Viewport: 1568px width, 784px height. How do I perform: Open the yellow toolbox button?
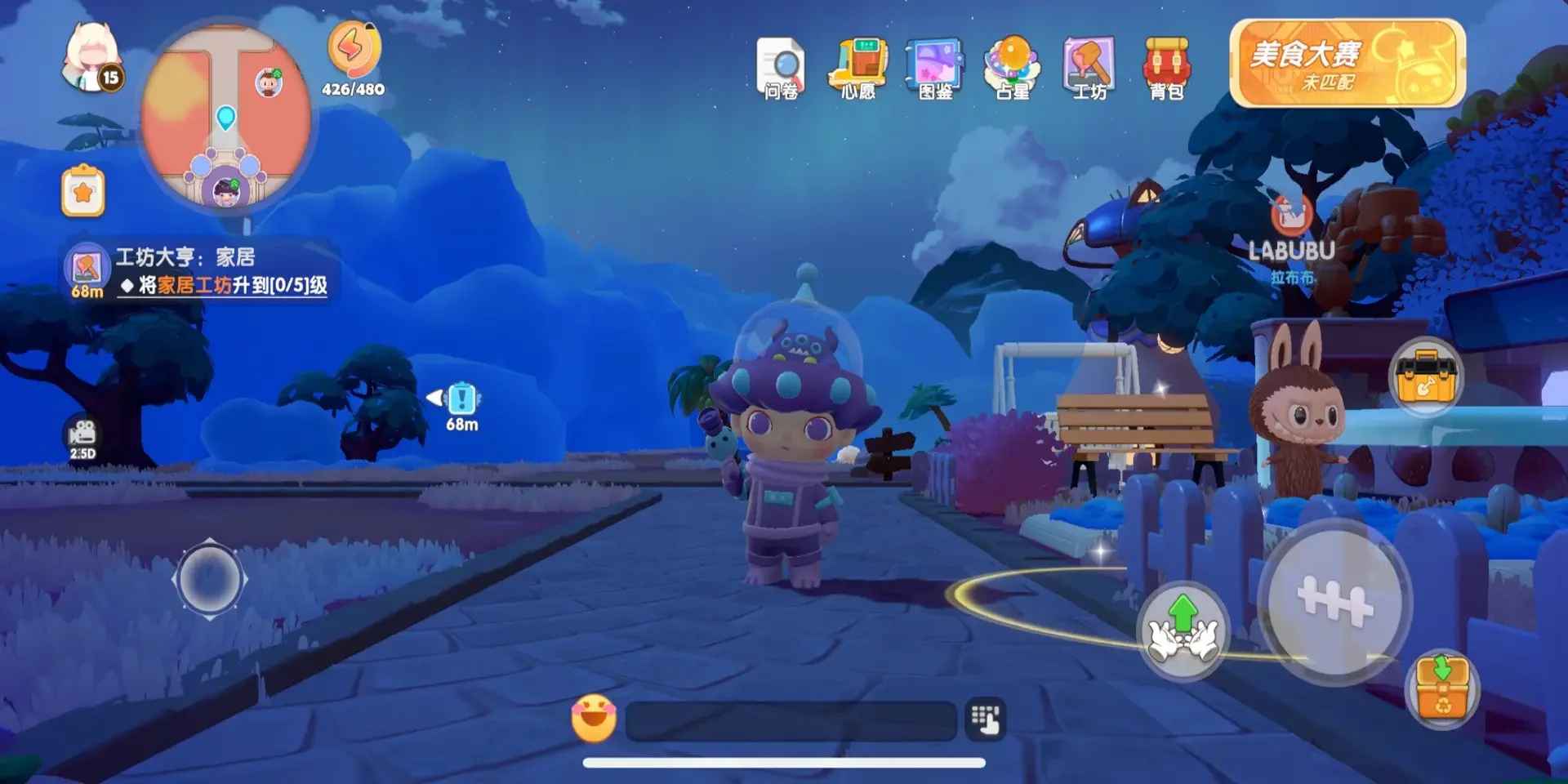click(1426, 376)
